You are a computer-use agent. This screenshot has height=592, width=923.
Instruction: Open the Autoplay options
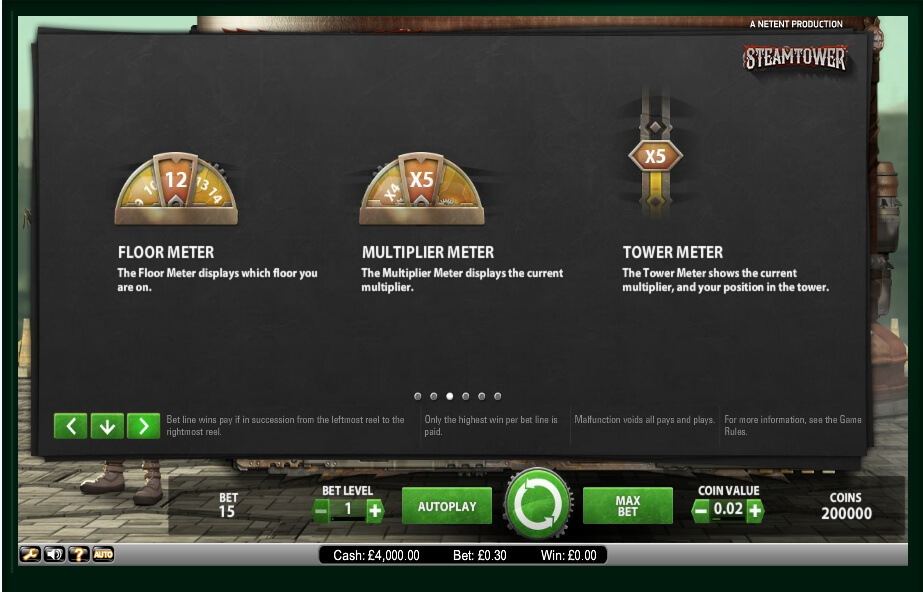446,506
